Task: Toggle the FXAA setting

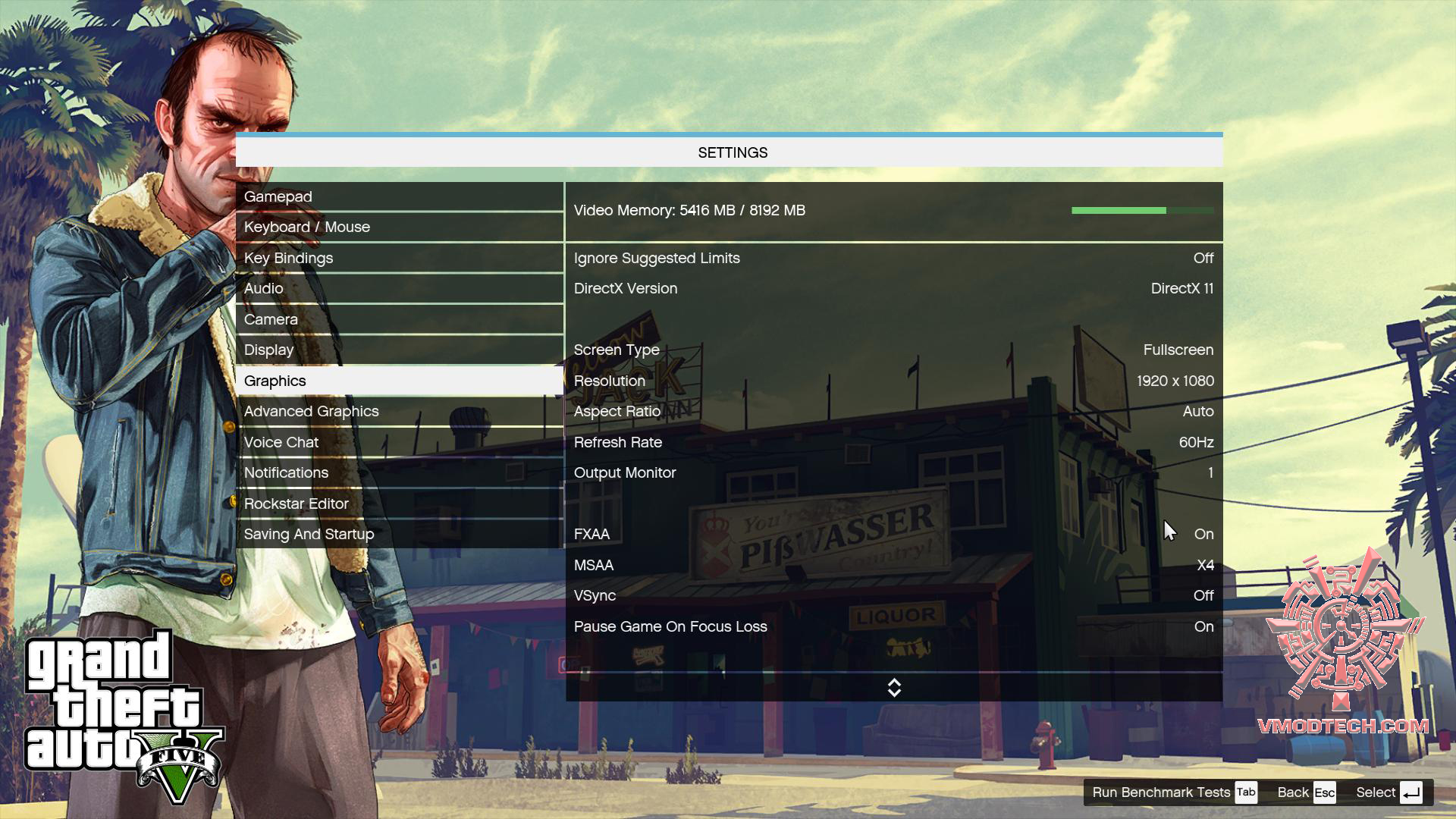Action: [x=893, y=535]
